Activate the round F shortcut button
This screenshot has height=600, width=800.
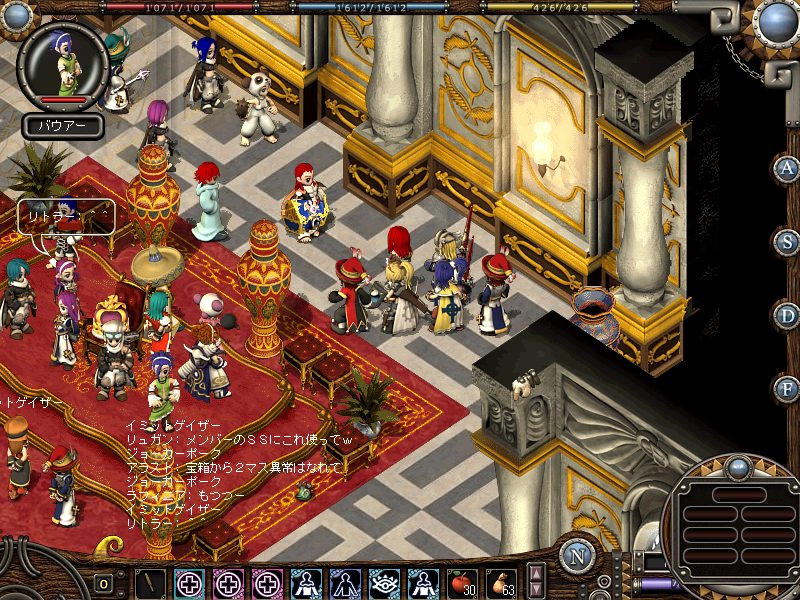coord(787,388)
